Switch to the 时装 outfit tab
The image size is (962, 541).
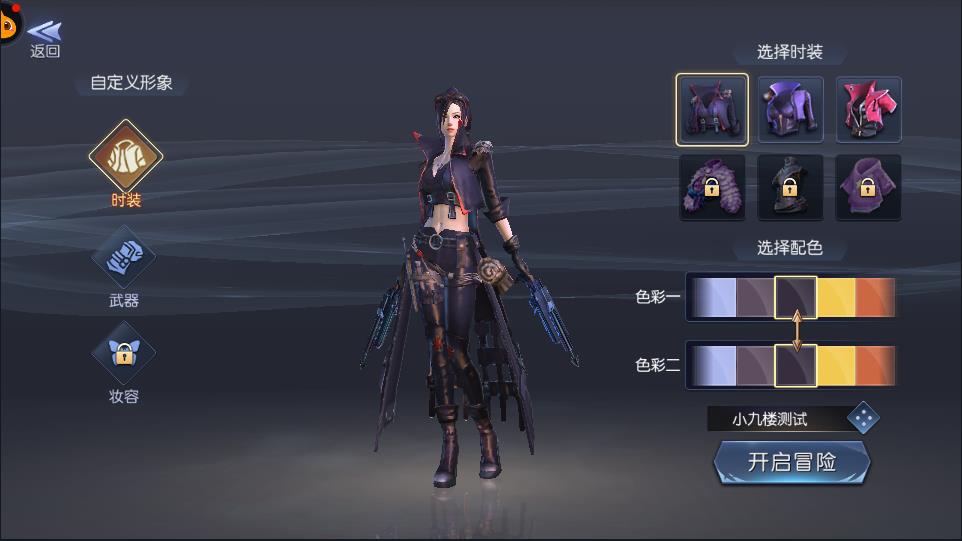point(125,157)
